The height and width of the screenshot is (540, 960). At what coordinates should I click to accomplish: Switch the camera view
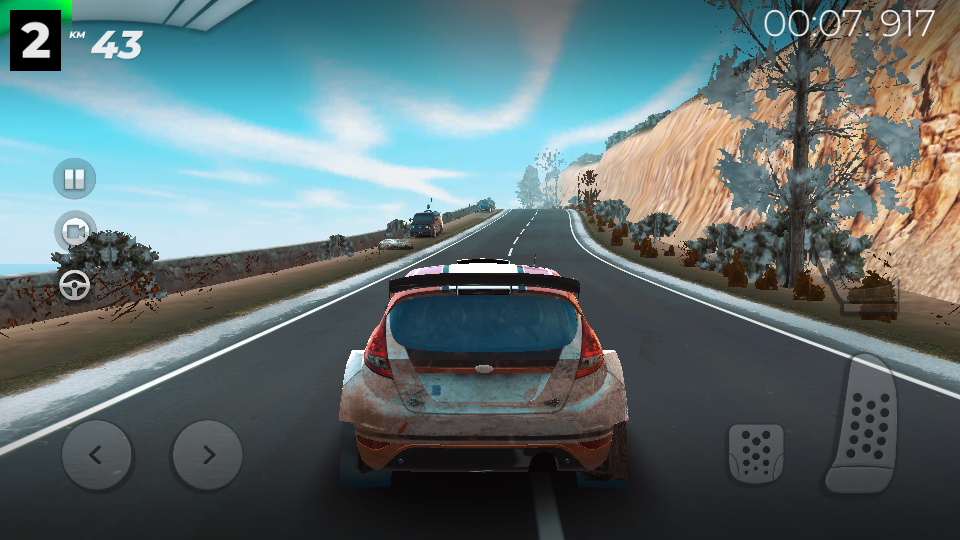pyautogui.click(x=74, y=232)
